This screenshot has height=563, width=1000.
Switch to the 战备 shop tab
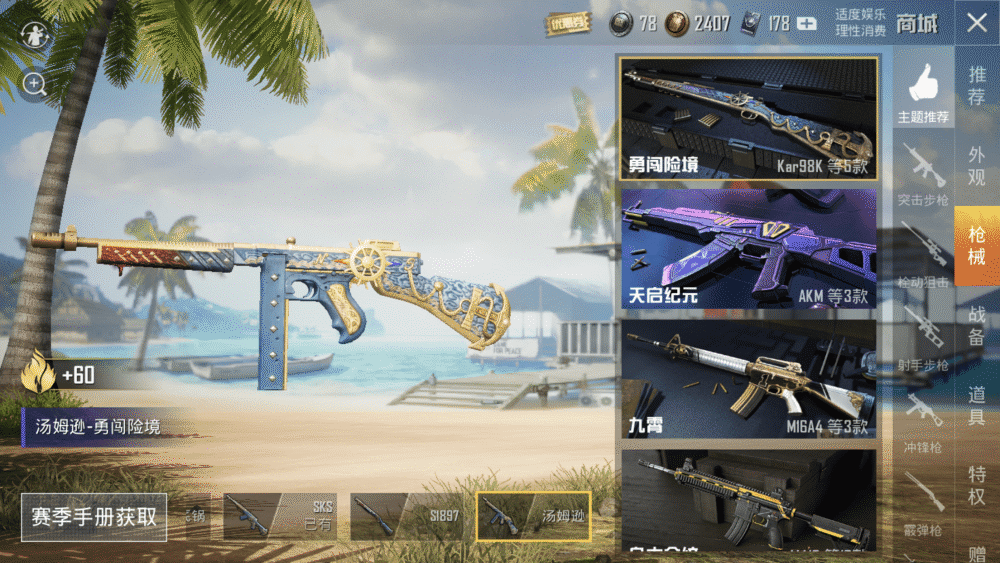[976, 324]
